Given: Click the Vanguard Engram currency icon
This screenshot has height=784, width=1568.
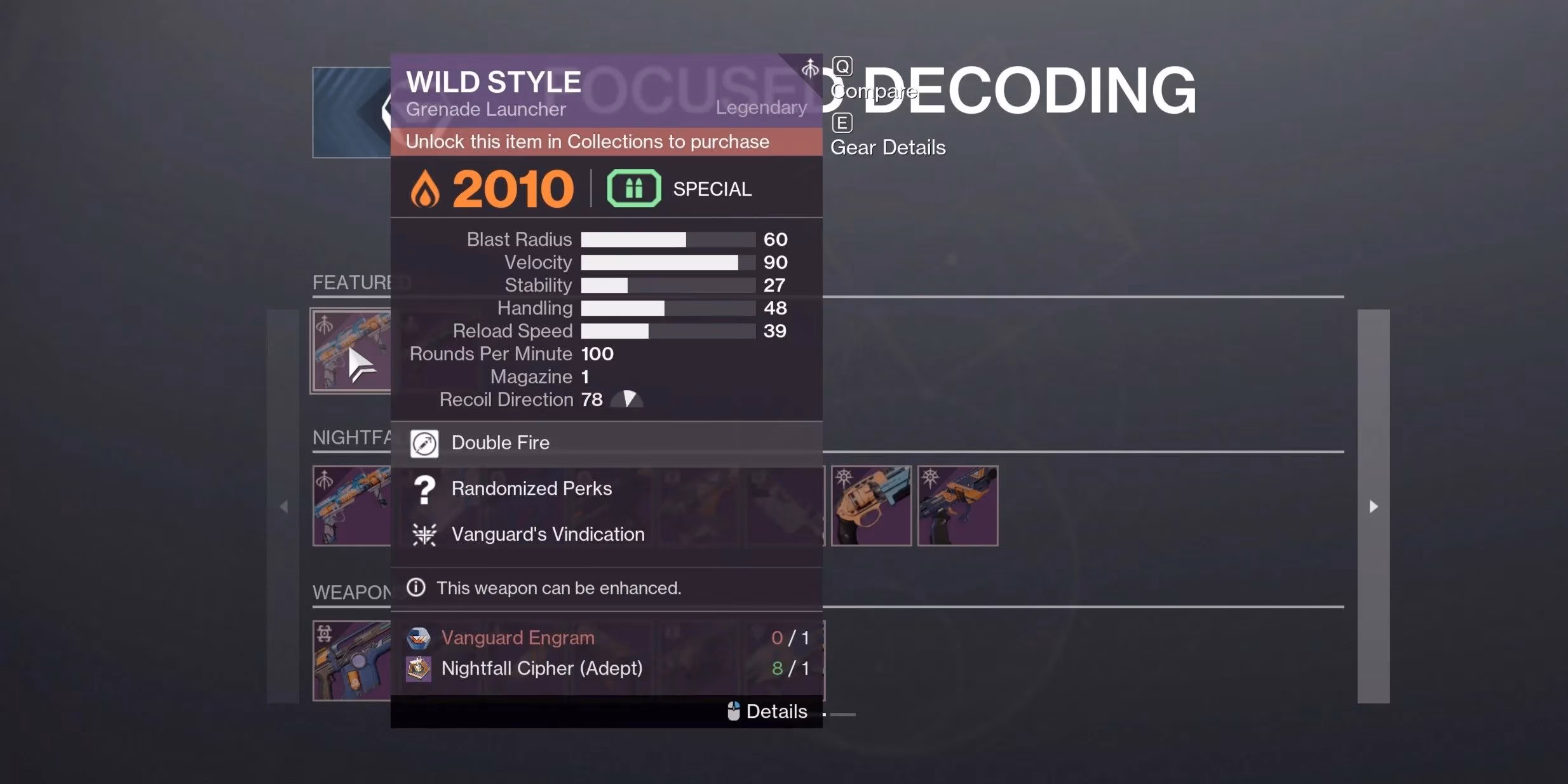Looking at the screenshot, I should [418, 638].
